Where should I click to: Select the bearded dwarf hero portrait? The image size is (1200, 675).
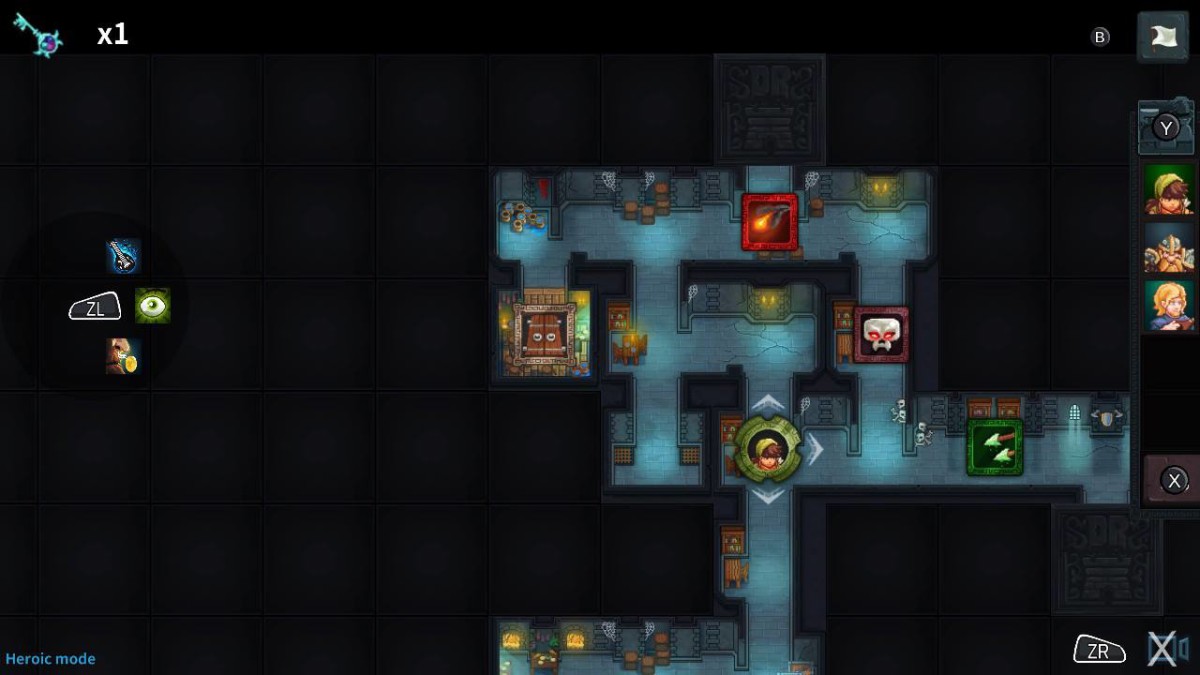coord(1168,248)
